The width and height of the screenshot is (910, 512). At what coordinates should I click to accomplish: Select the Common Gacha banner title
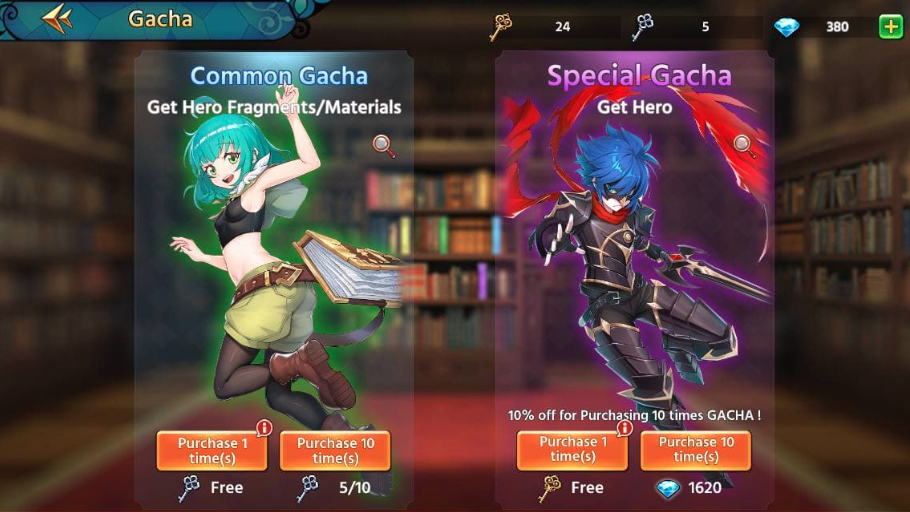pyautogui.click(x=279, y=76)
